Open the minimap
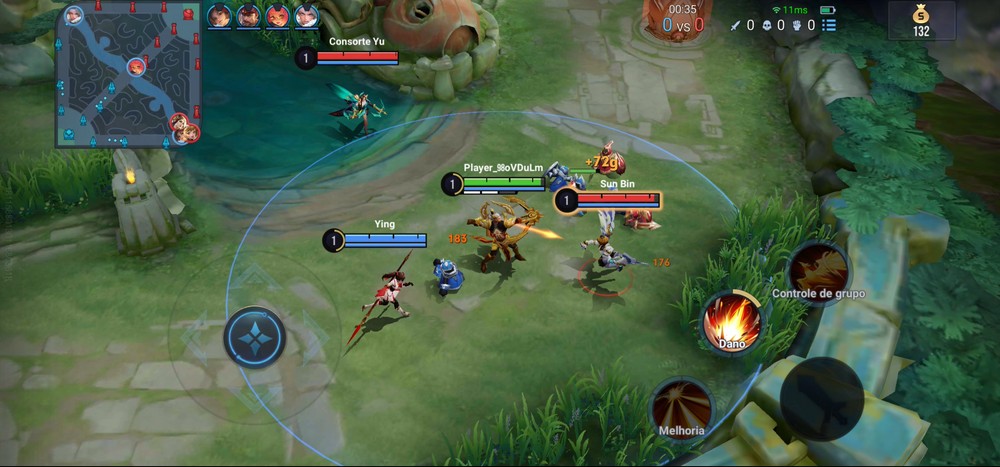The height and width of the screenshot is (467, 1000). coord(129,75)
